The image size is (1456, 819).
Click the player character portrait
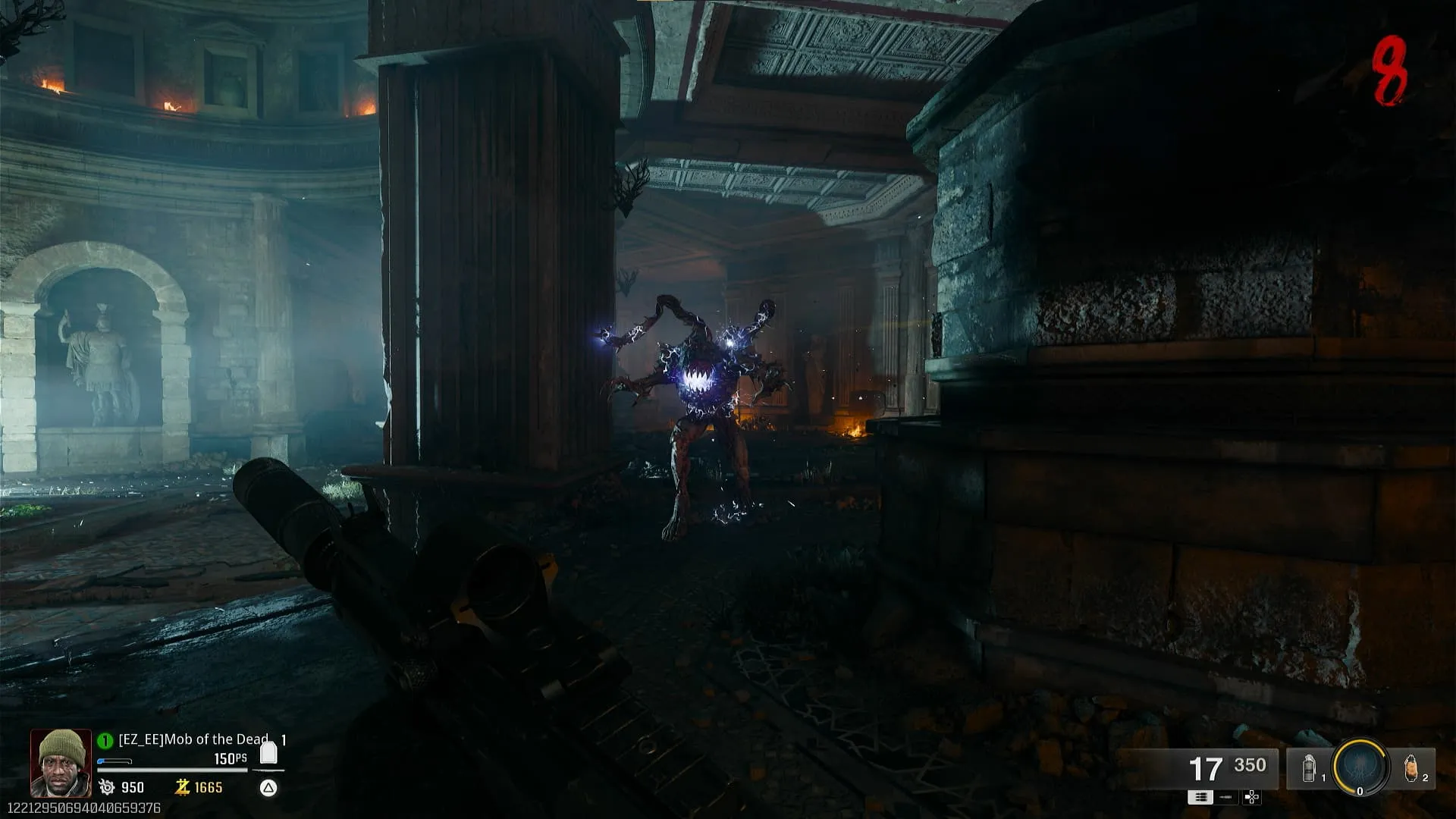(61, 763)
